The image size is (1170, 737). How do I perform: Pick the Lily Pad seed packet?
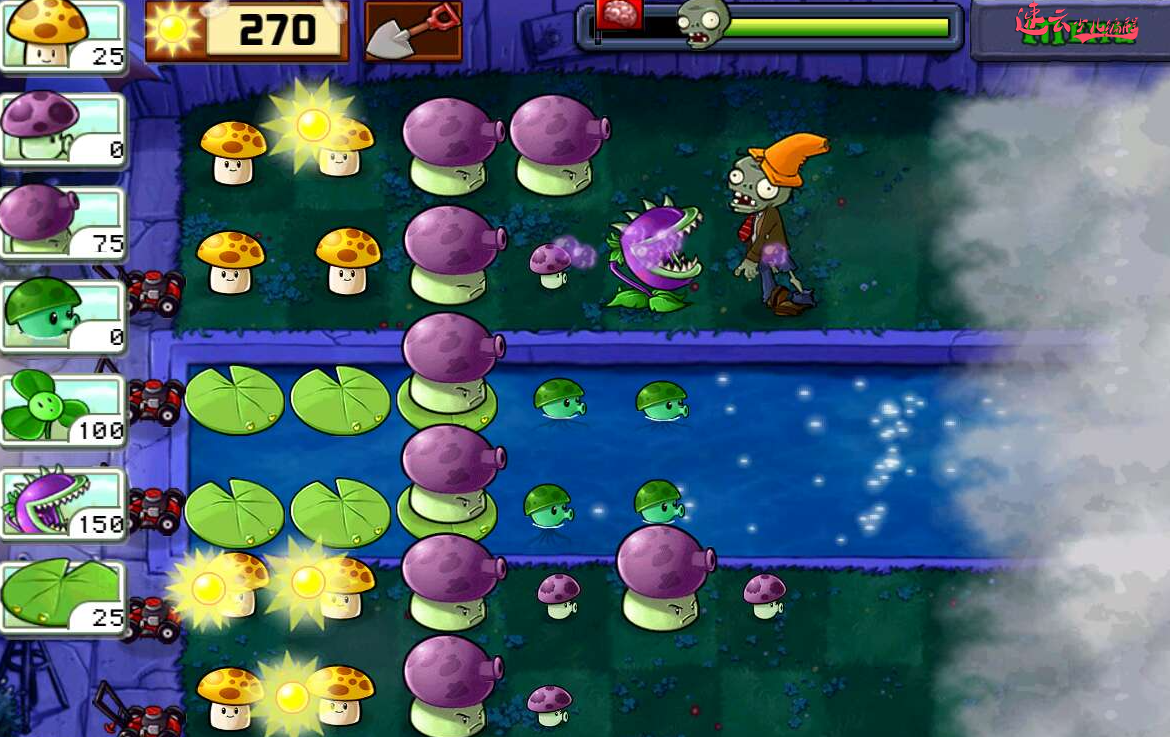(x=62, y=596)
